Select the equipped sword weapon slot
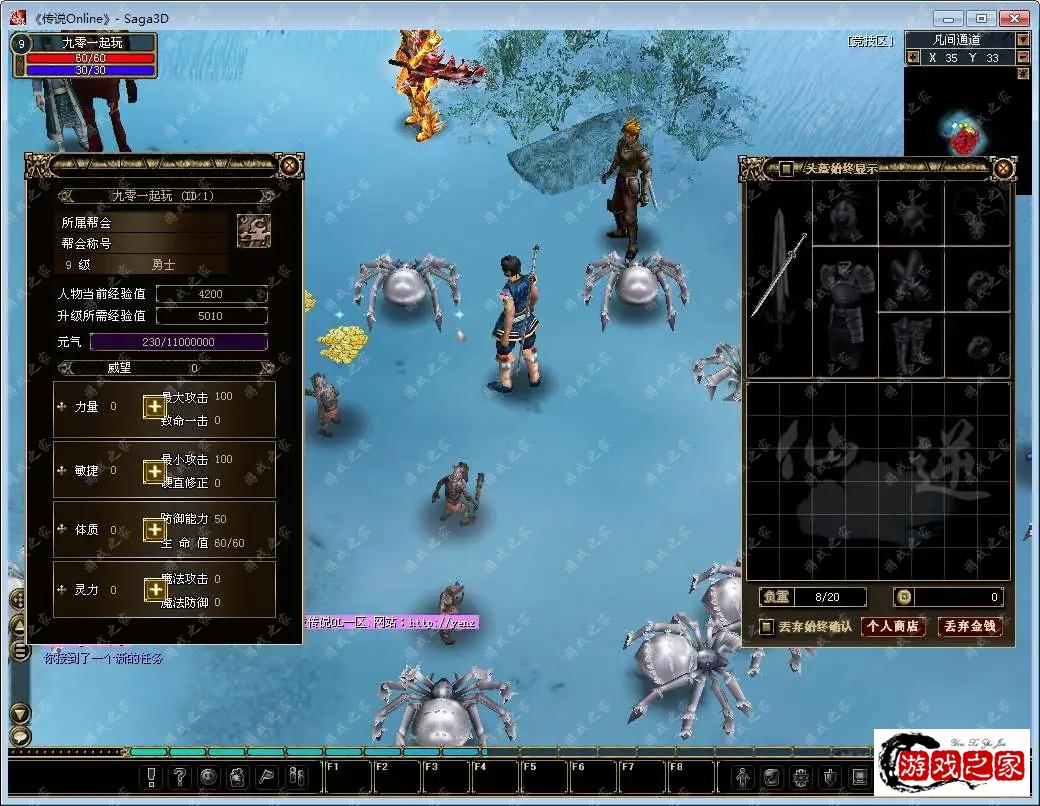Viewport: 1040px width, 806px height. (779, 276)
